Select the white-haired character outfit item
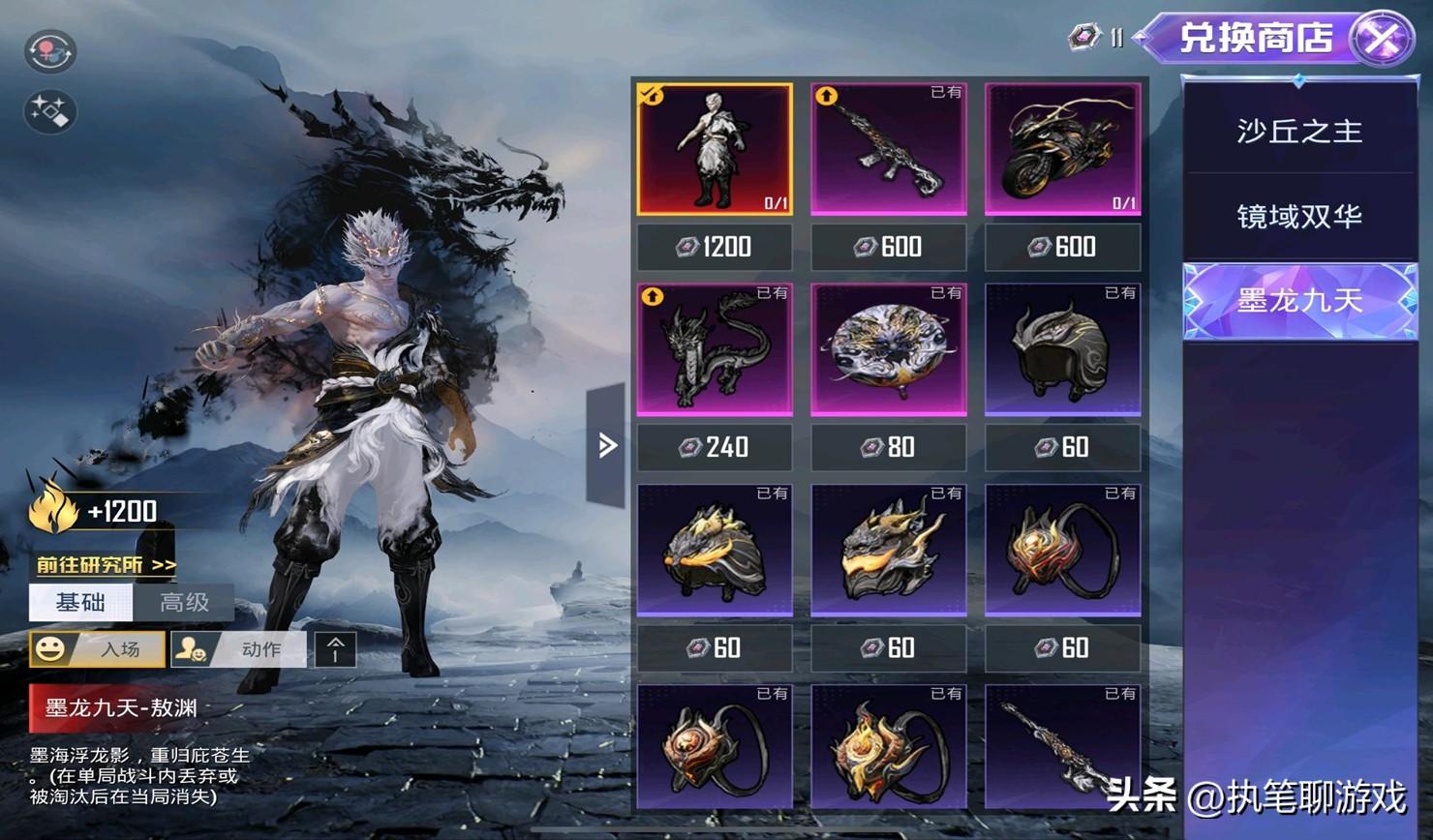Viewport: 1433px width, 840px height. point(715,149)
